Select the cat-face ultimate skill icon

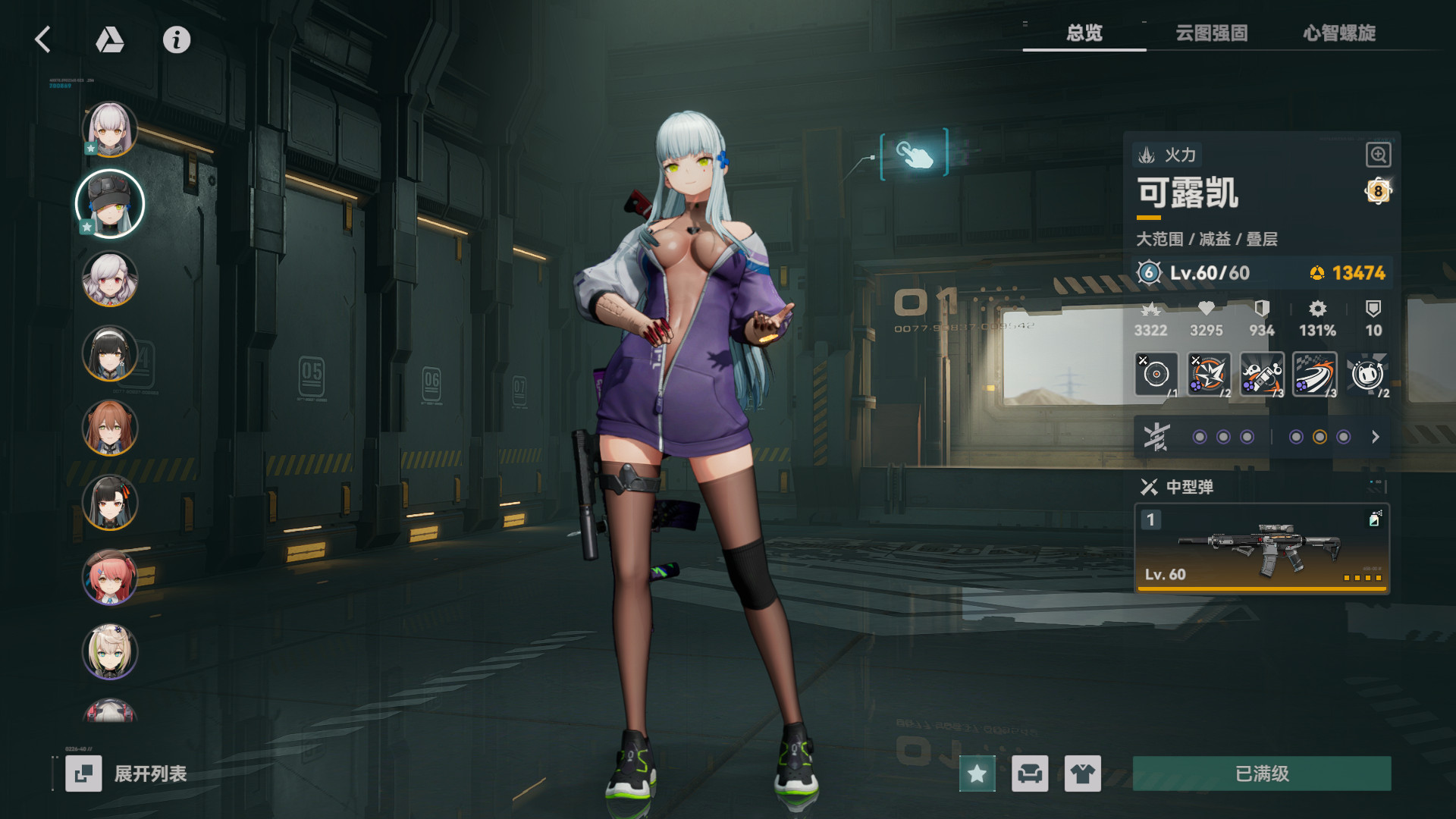pos(1367,372)
